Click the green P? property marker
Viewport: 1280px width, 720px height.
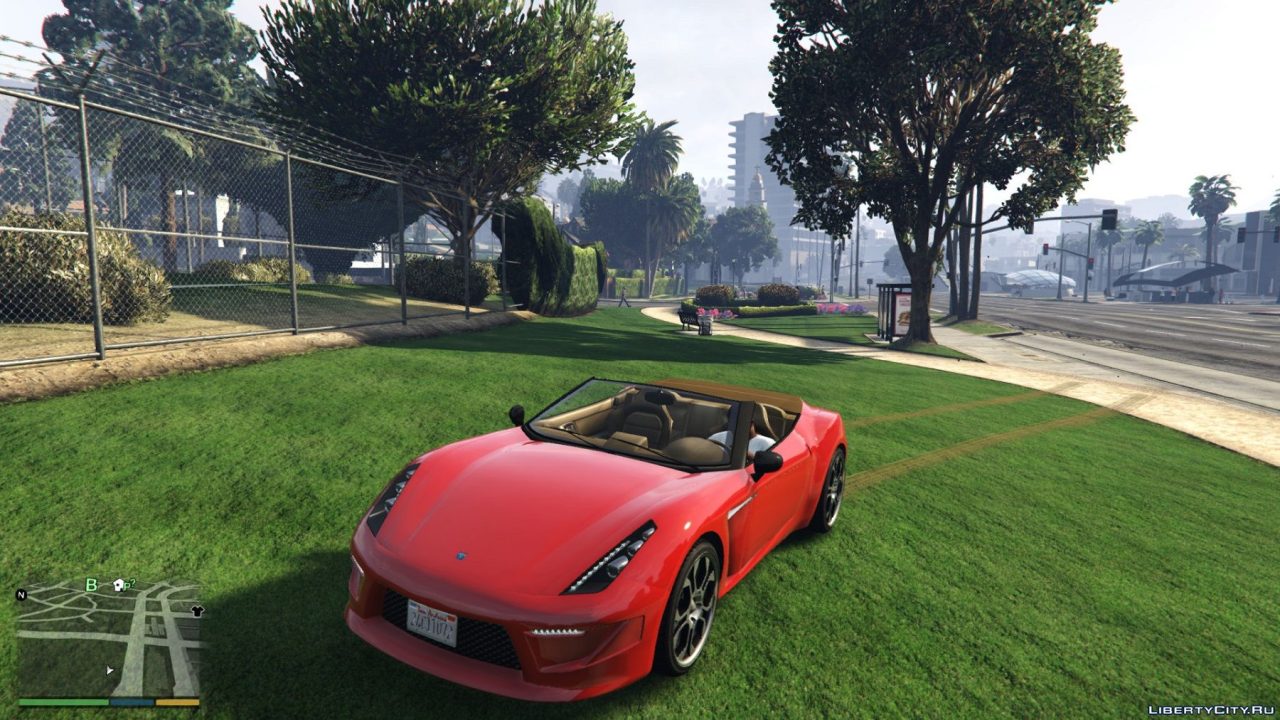point(130,582)
